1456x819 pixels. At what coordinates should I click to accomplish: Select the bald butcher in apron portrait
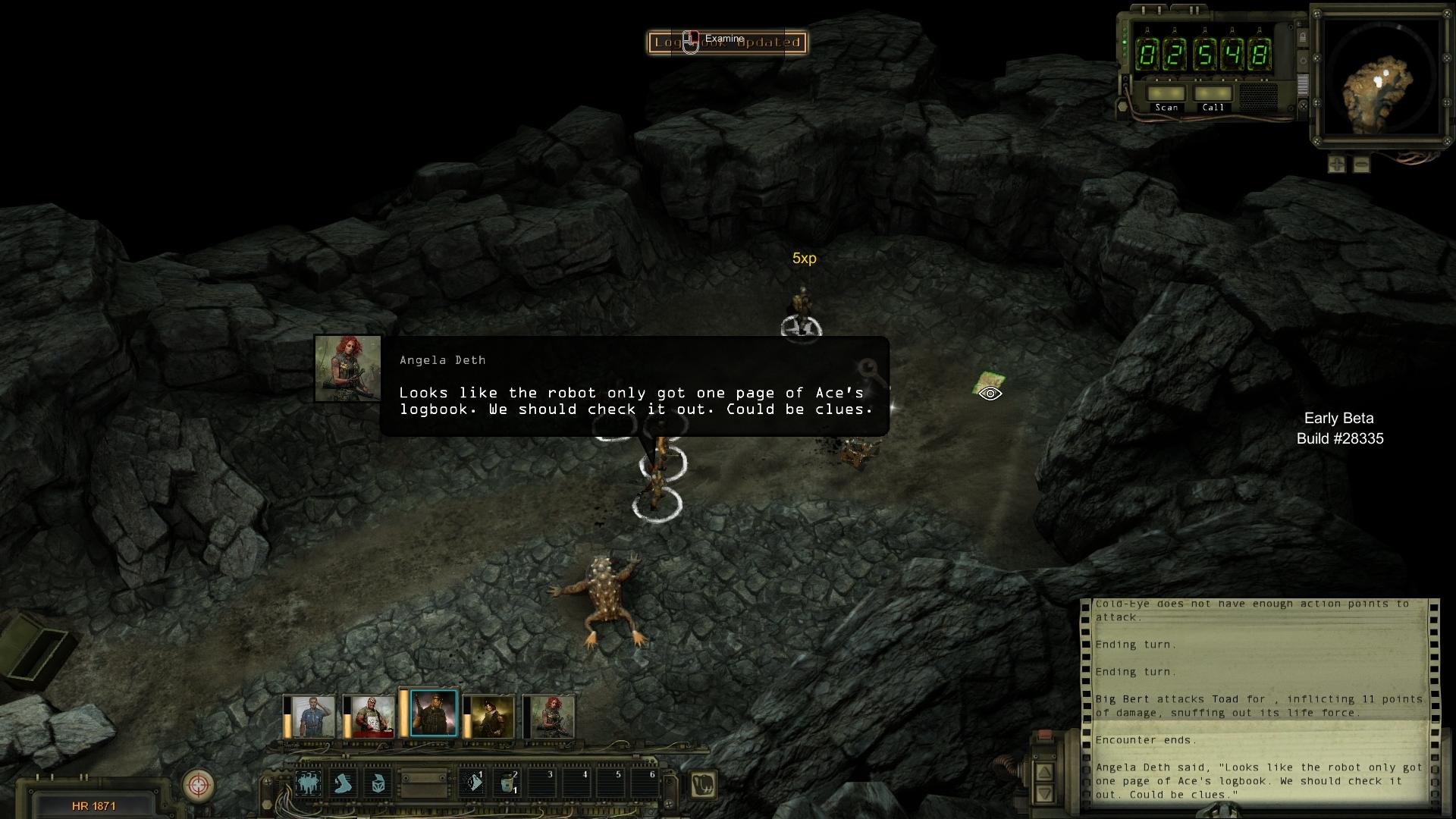(x=370, y=716)
